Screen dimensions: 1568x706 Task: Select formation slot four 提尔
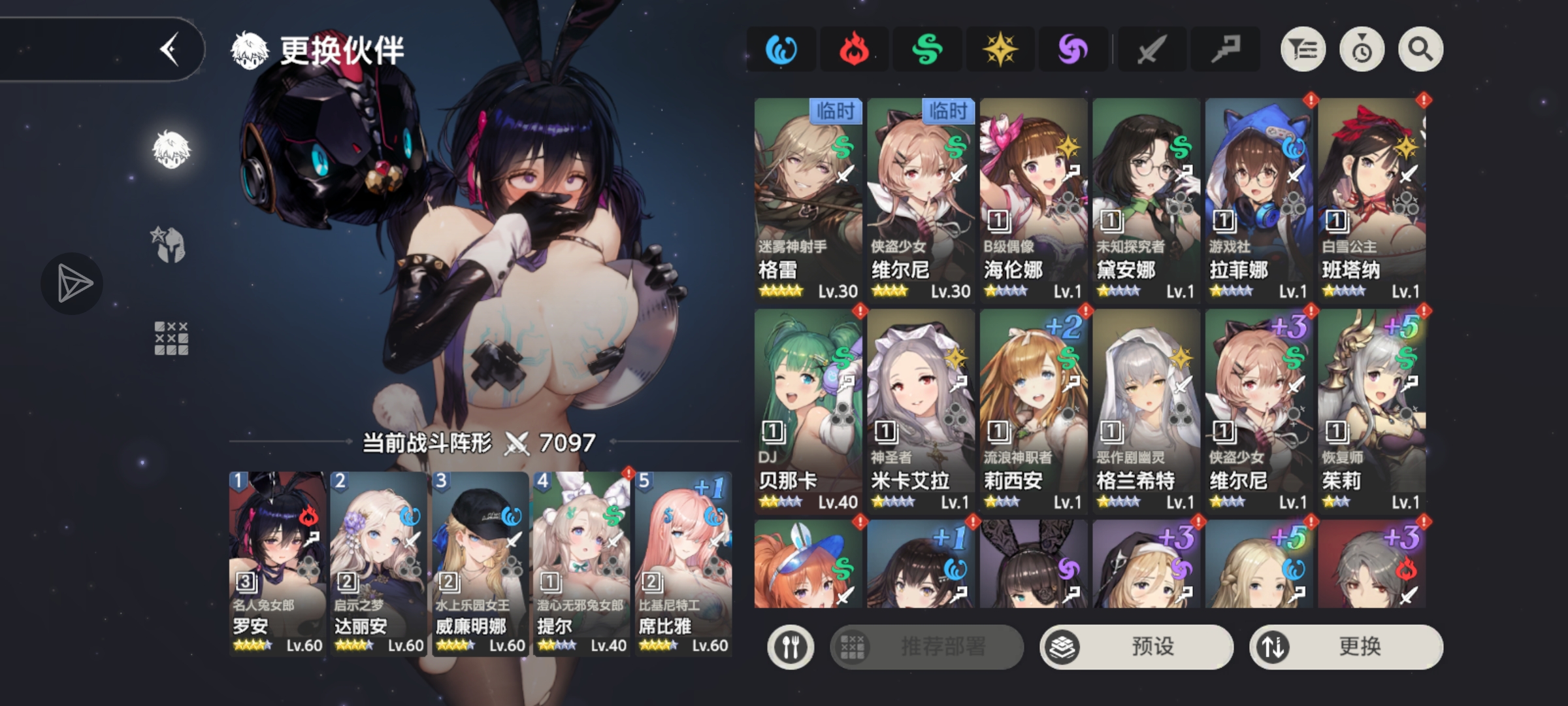(581, 562)
